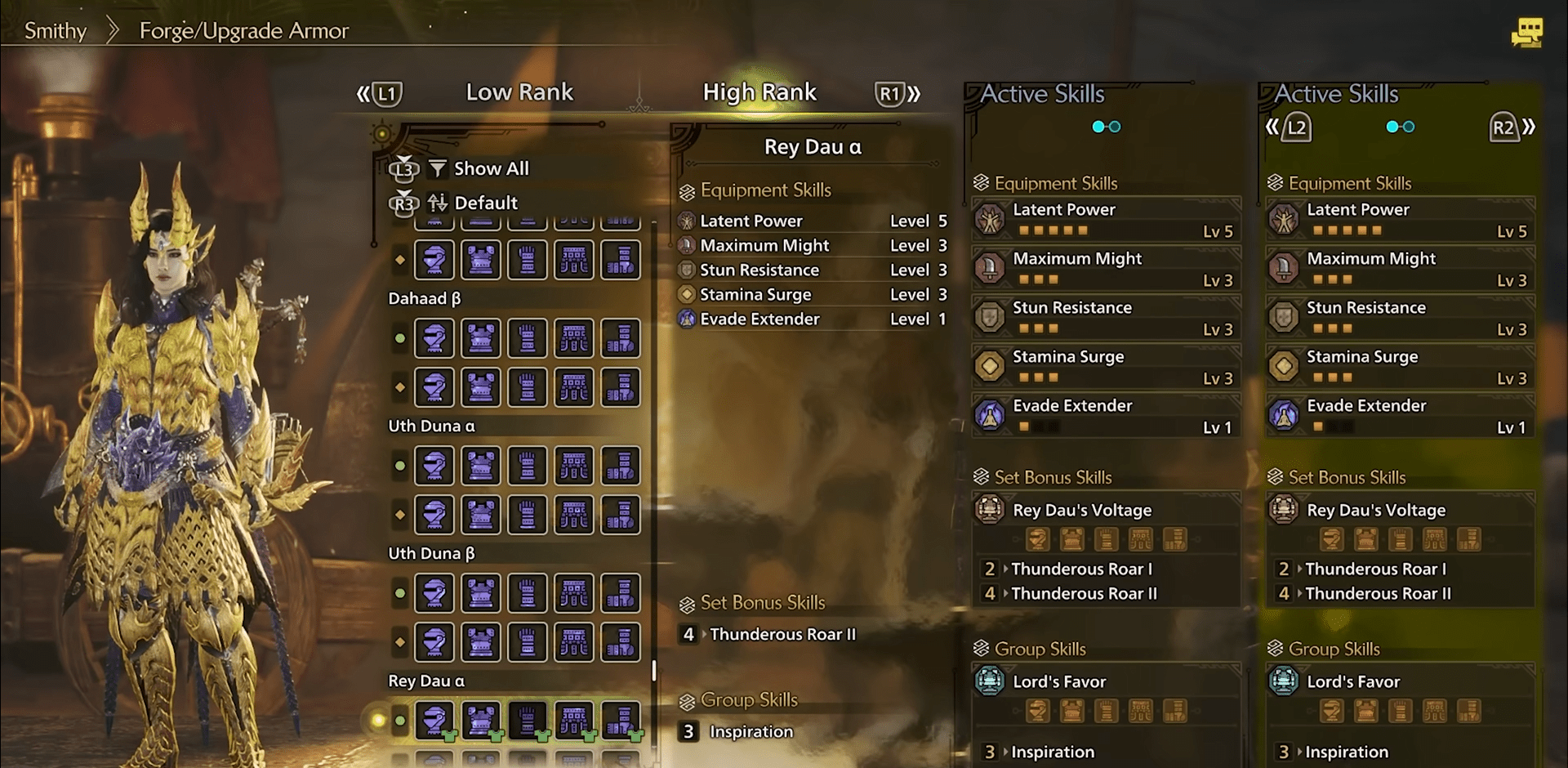Open the Show All armor filter

point(490,168)
